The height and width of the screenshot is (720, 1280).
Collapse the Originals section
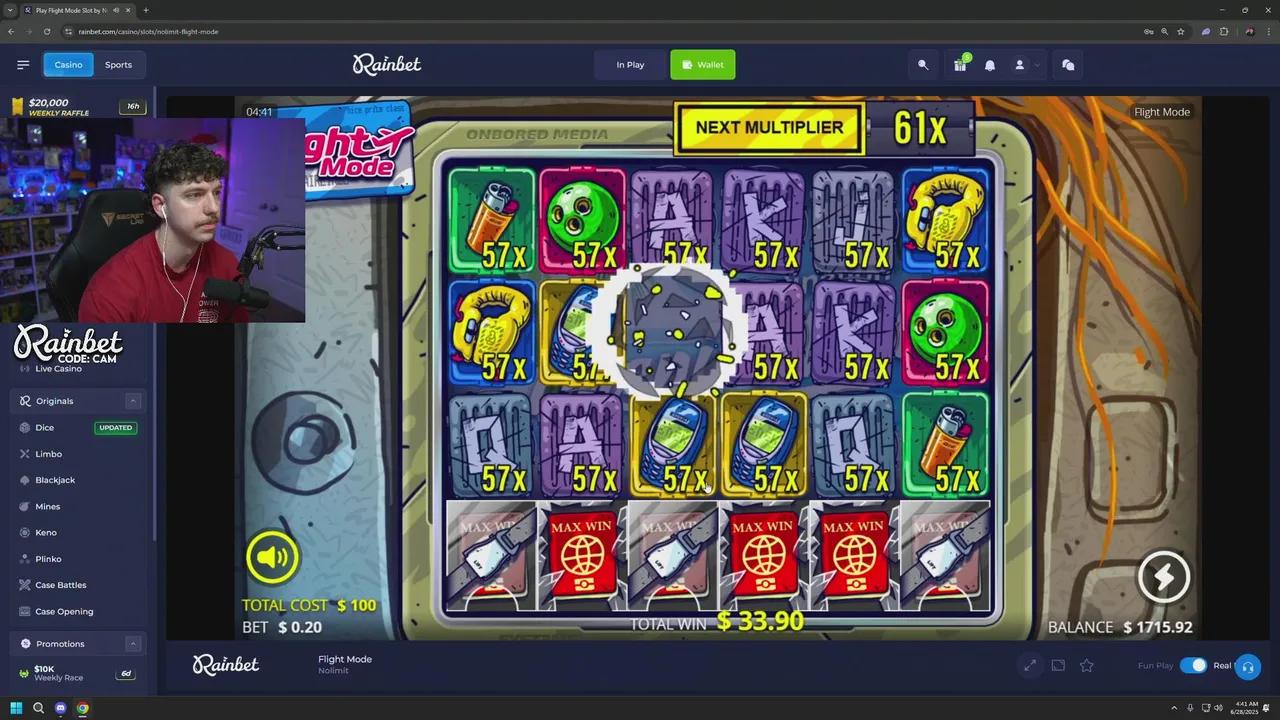133,400
